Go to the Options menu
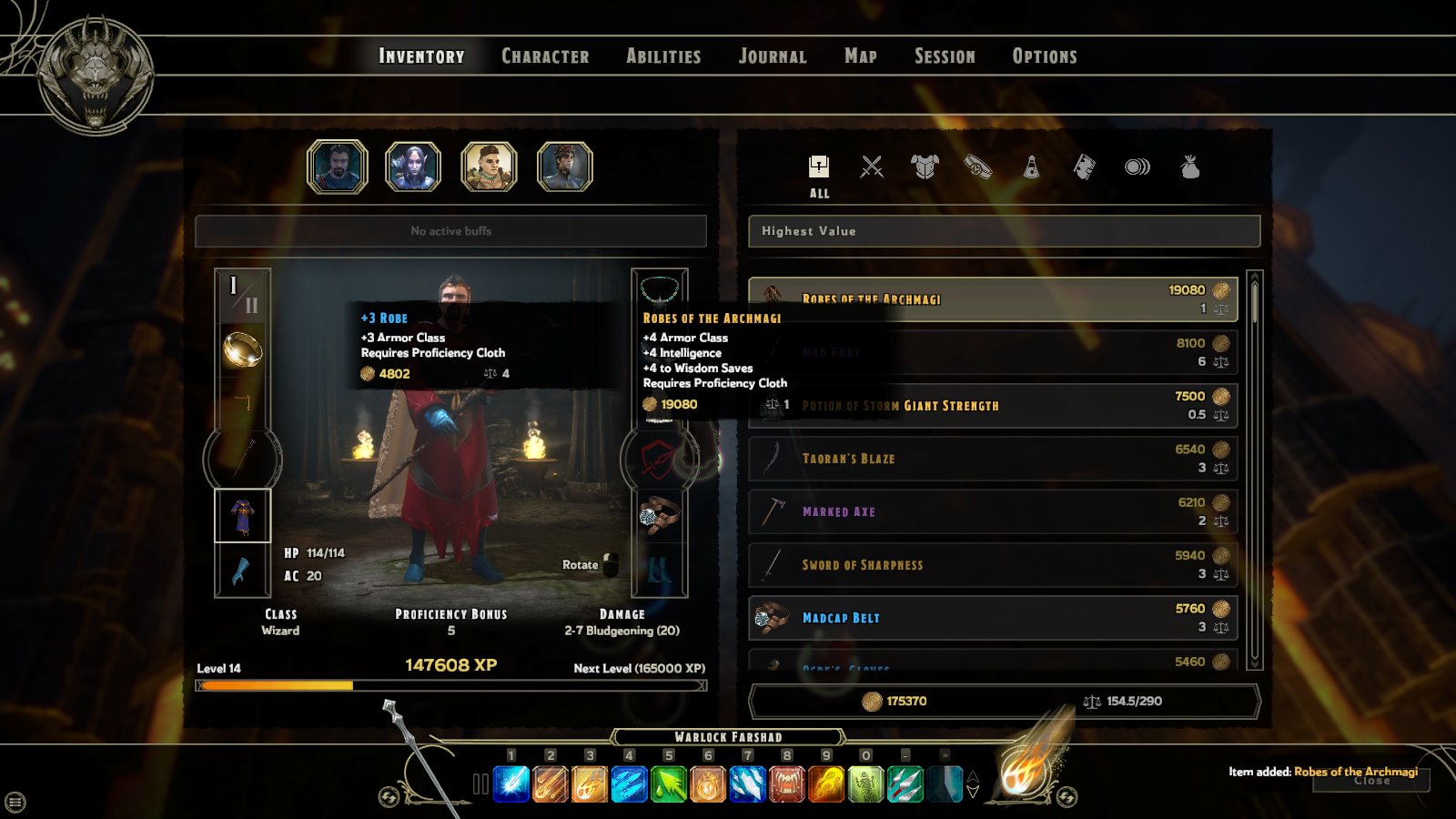This screenshot has height=819, width=1456. 1045,56
